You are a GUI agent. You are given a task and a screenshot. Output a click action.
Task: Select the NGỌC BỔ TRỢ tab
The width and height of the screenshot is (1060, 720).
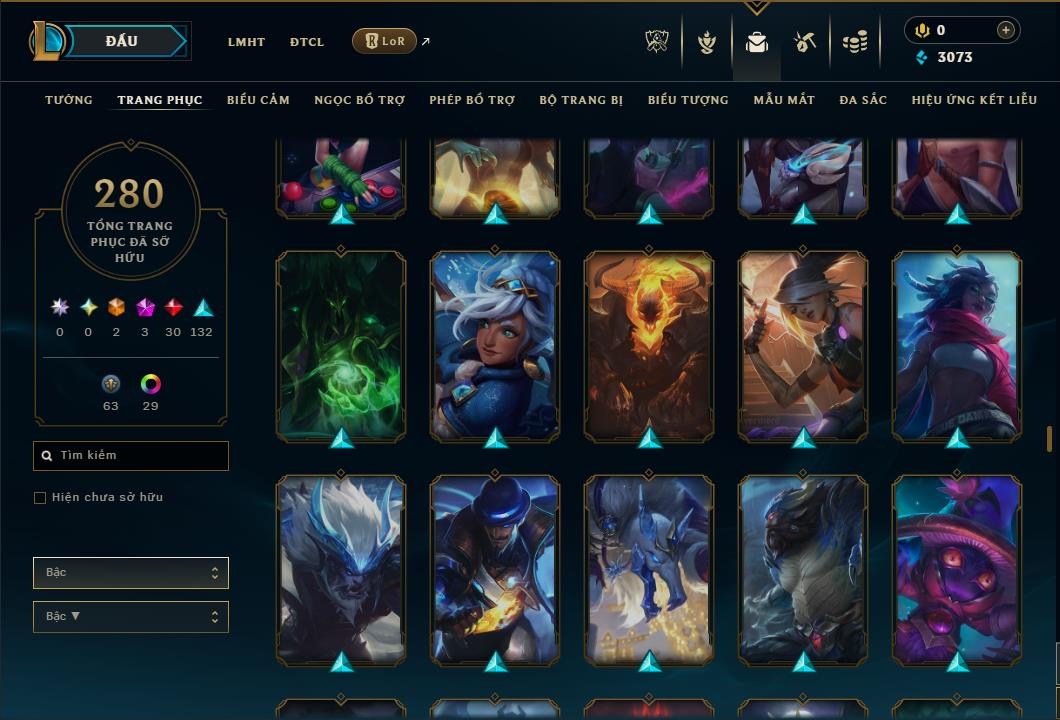coord(360,100)
